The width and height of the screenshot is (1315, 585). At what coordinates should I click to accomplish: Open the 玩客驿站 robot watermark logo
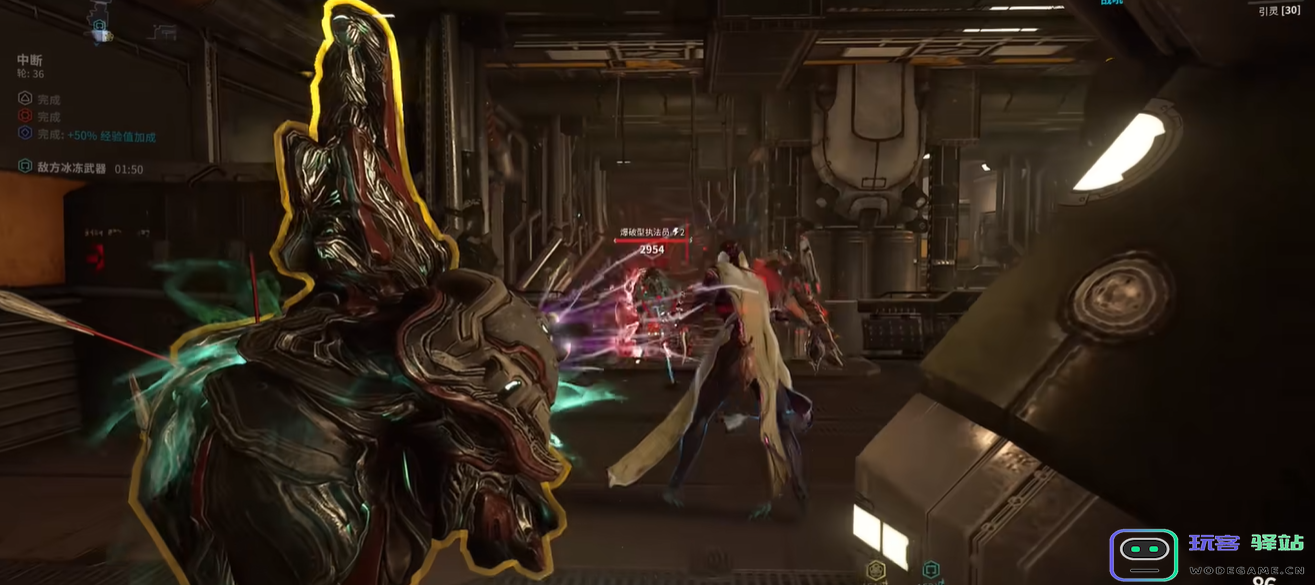(1143, 553)
